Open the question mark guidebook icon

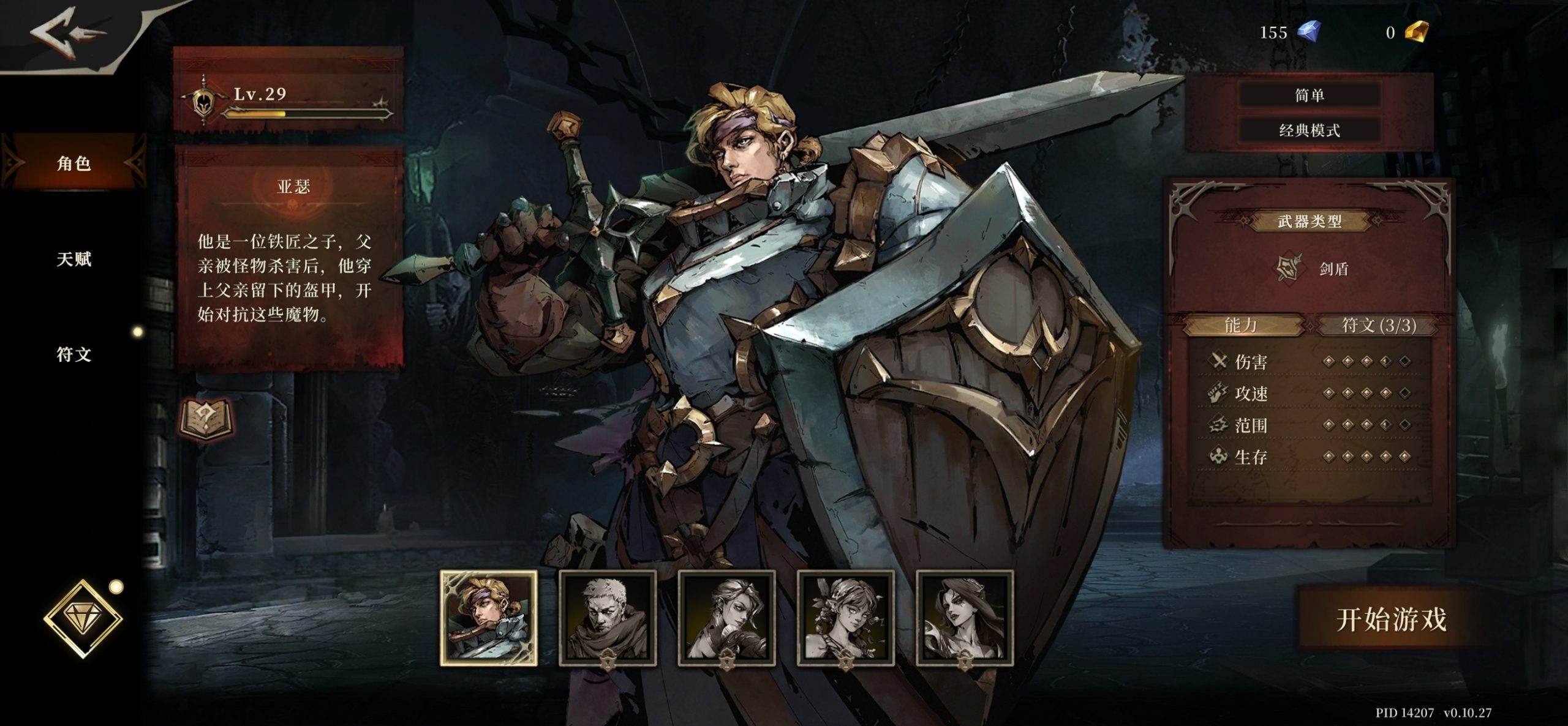(x=206, y=419)
